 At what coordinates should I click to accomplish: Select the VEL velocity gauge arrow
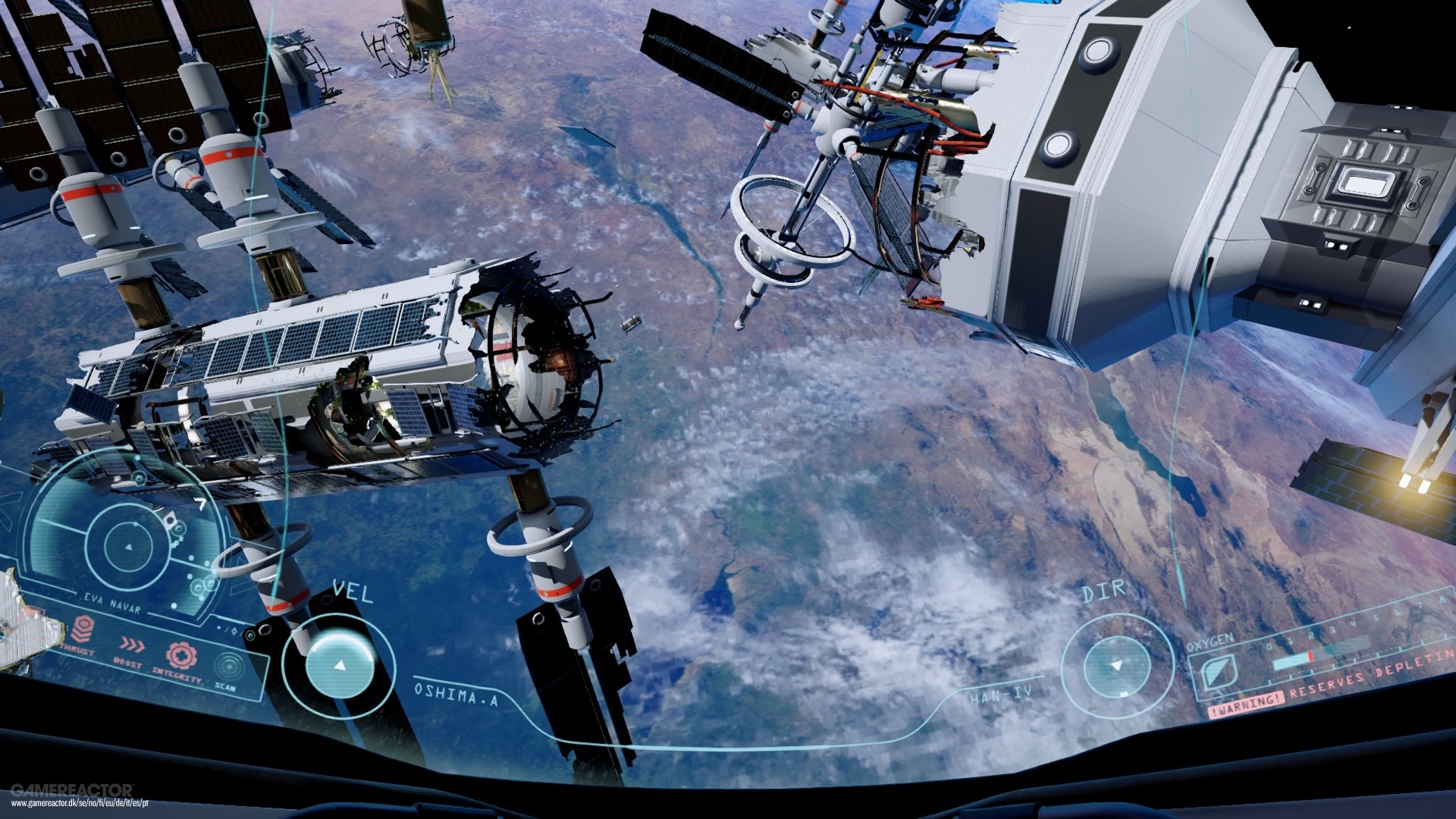(339, 667)
